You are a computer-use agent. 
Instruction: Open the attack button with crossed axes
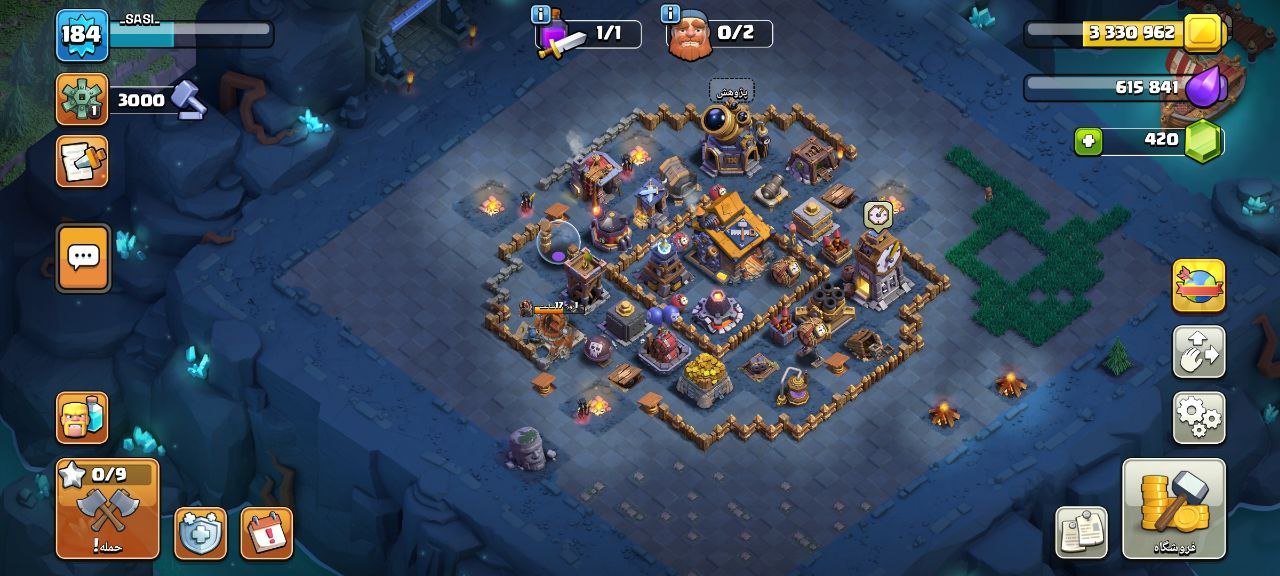(108, 508)
